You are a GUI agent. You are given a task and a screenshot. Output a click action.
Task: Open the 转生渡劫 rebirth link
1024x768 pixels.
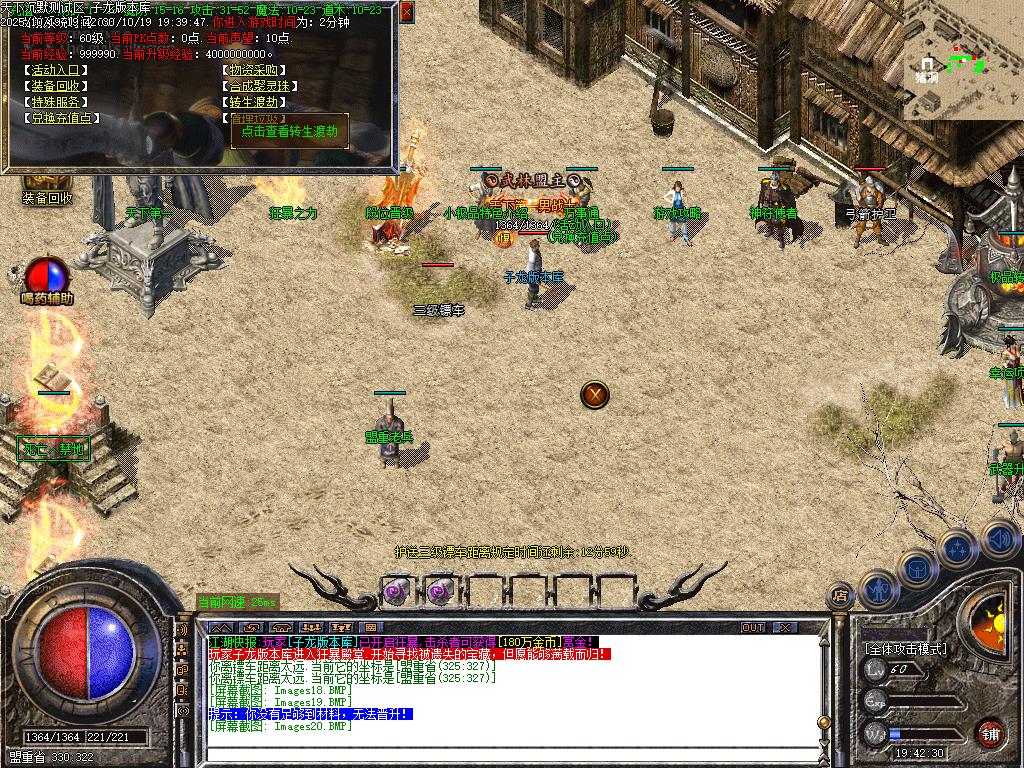253,102
